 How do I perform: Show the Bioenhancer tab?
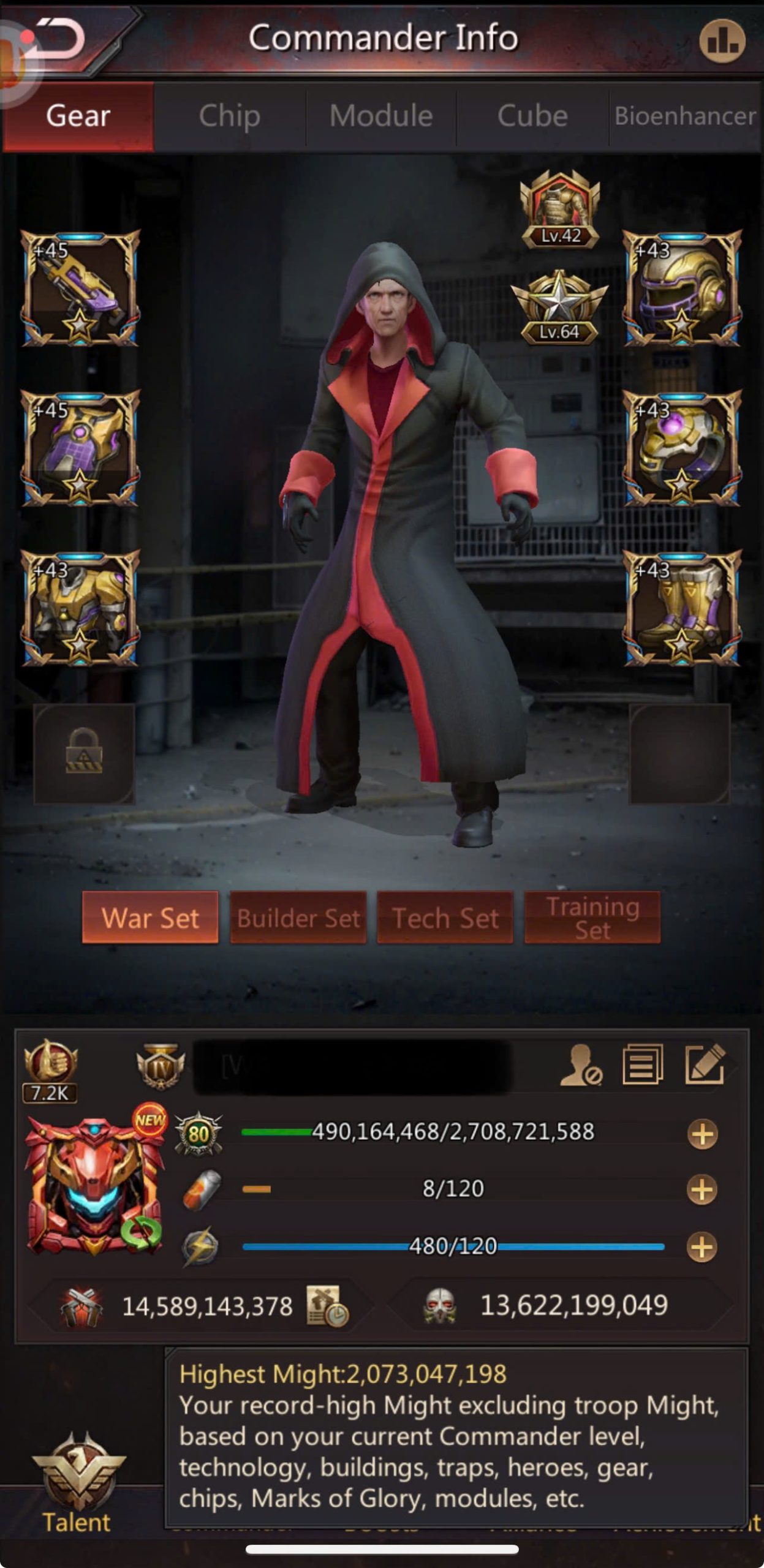pyautogui.click(x=685, y=116)
